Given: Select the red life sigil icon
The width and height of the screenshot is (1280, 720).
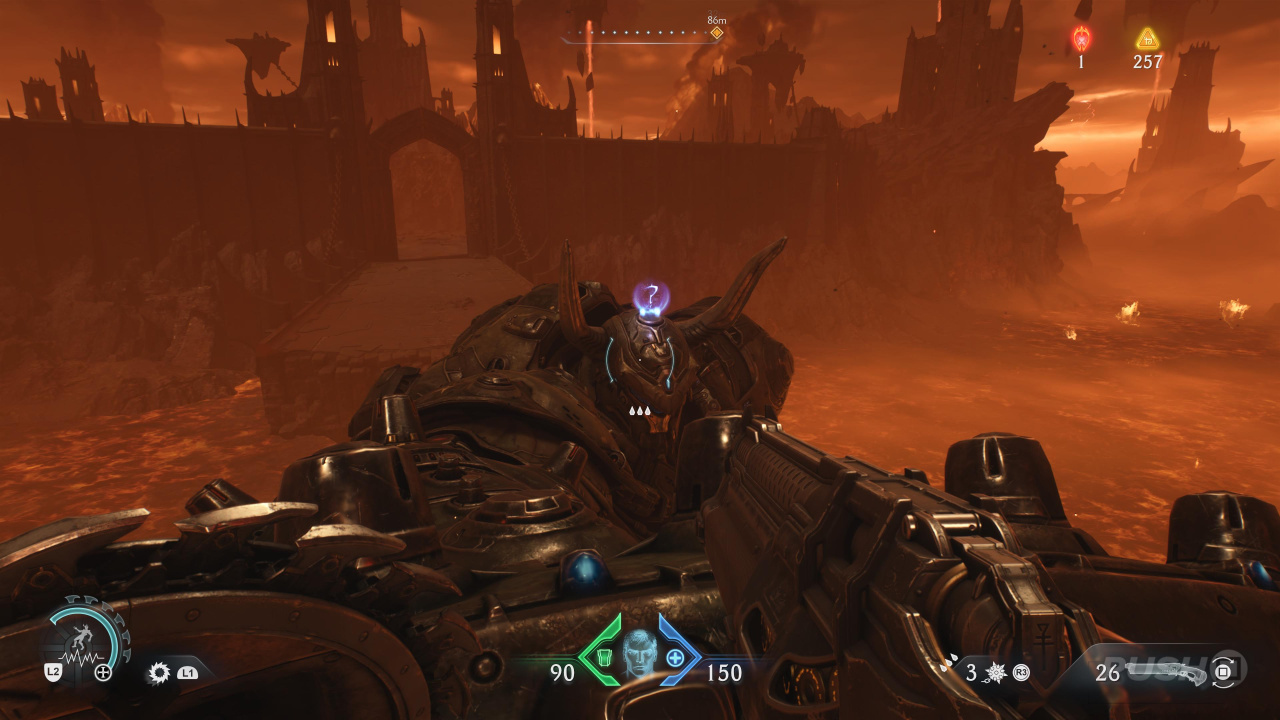Looking at the screenshot, I should [x=1081, y=39].
